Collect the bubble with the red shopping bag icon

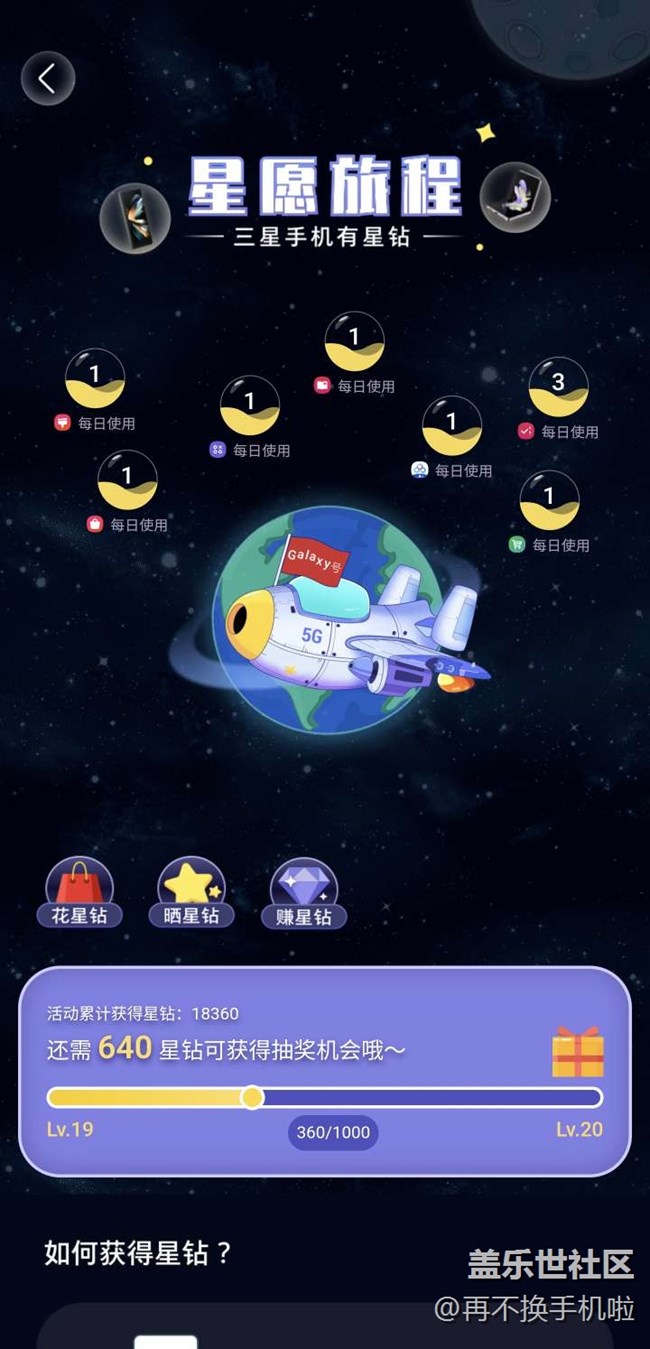(127, 480)
